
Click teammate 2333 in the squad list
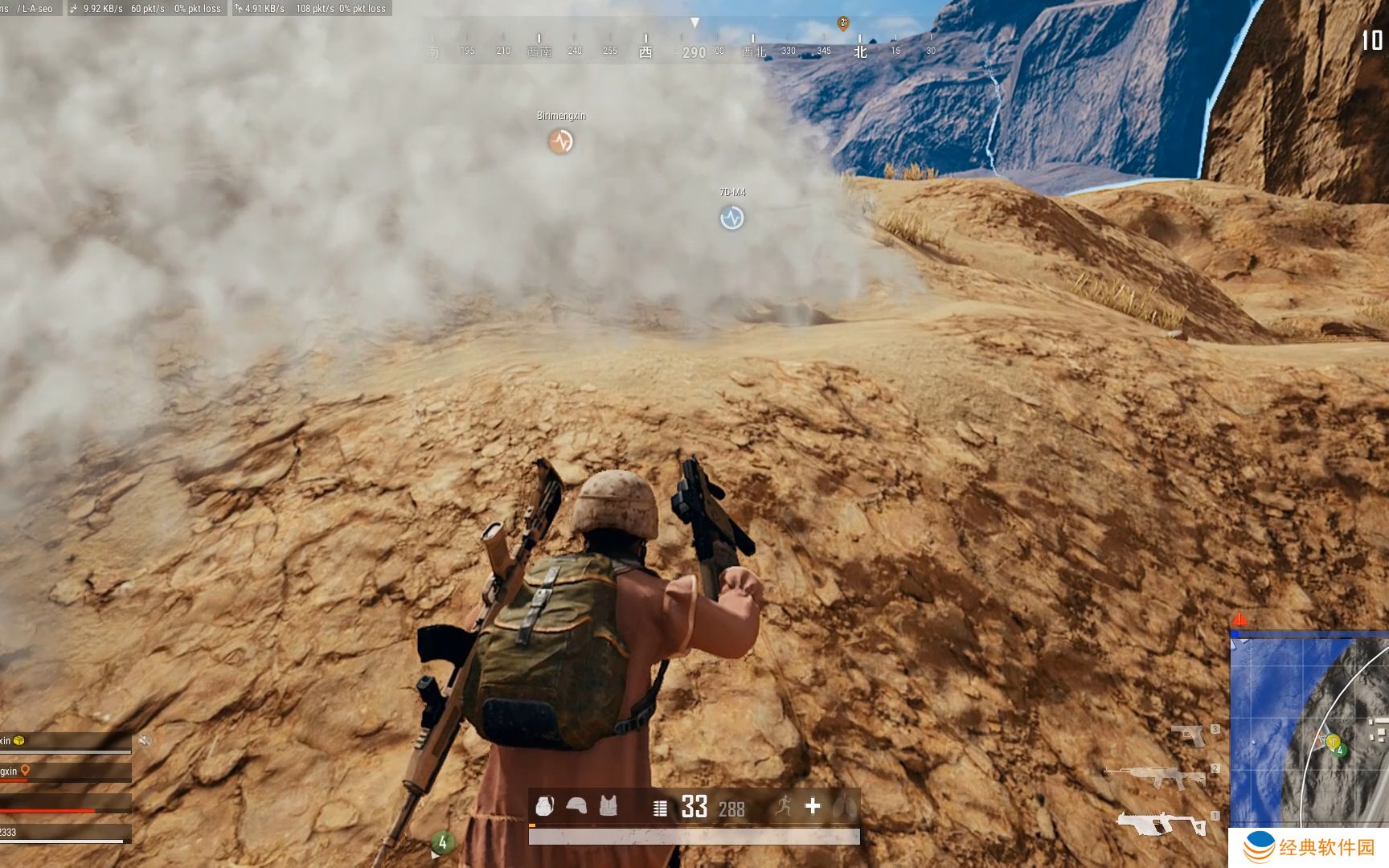[x=64, y=833]
